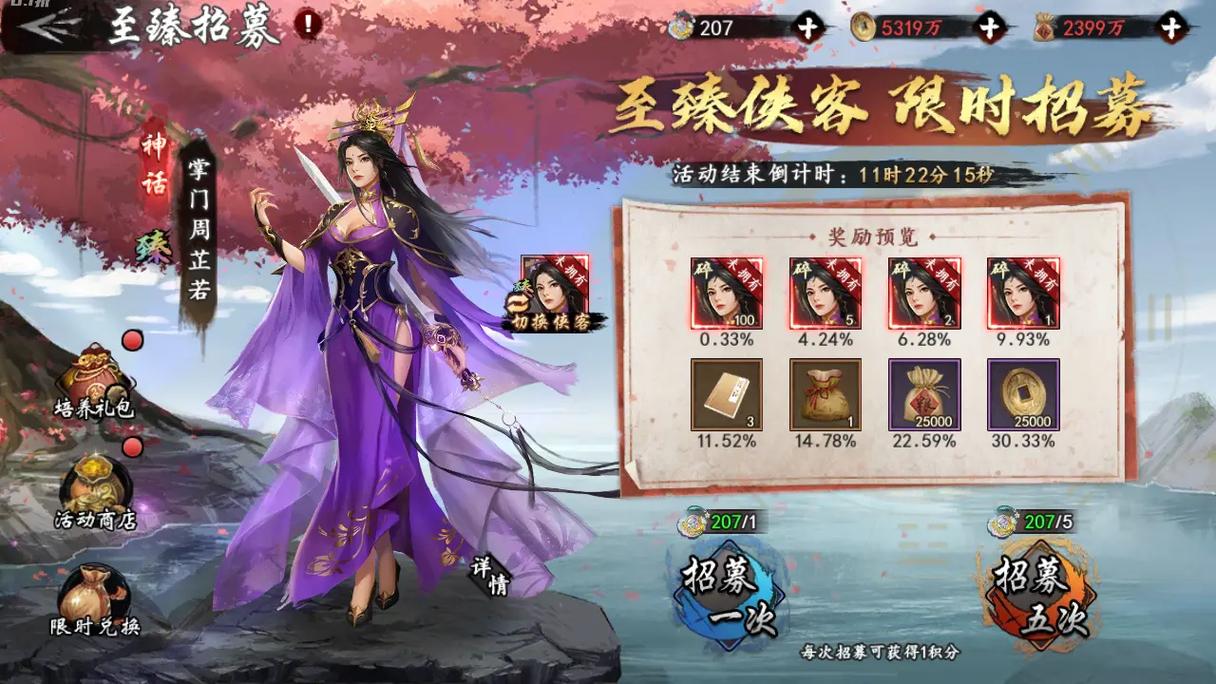Inspect the 25000 money bag reward at 22.59%
This screenshot has width=1216, height=684.
(x=924, y=395)
